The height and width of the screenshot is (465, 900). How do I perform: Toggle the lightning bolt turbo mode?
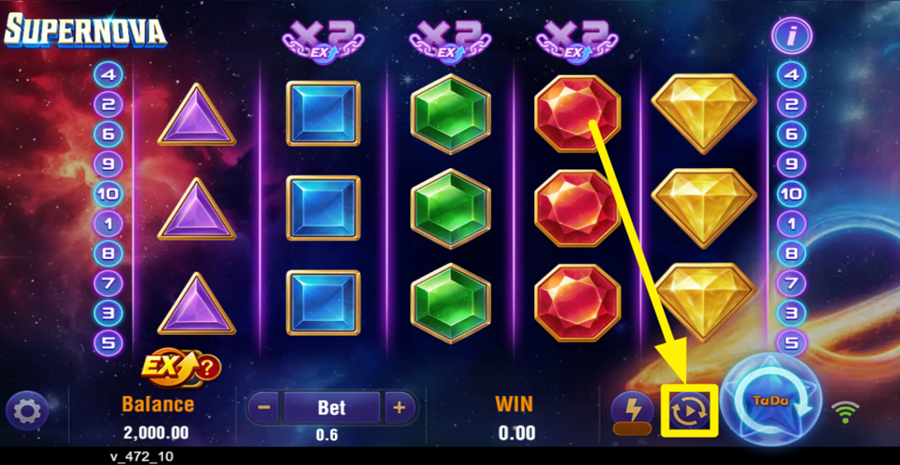coord(631,410)
